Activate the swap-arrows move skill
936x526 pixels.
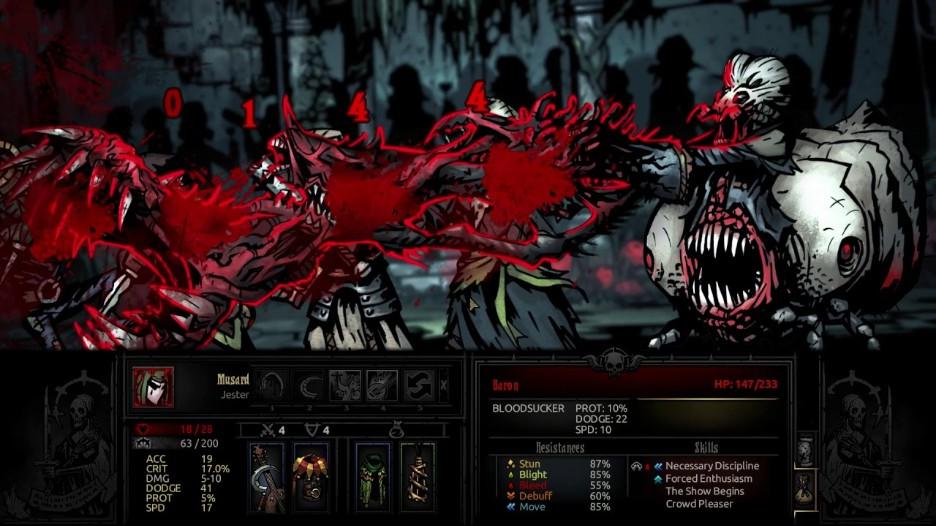click(x=418, y=385)
